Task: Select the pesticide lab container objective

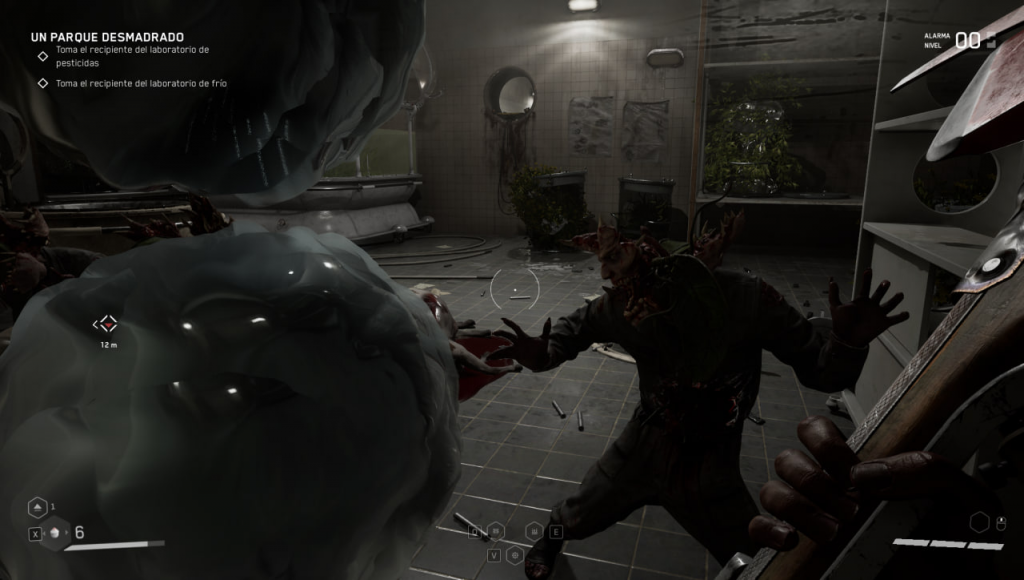Action: [x=132, y=55]
